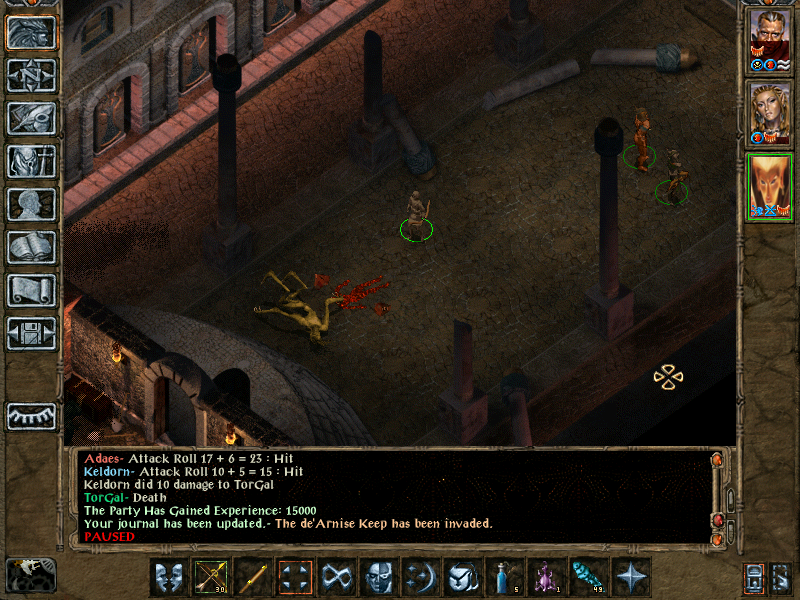This screenshot has height=600, width=800.
Task: Open the inventory screen
Action: point(32,162)
